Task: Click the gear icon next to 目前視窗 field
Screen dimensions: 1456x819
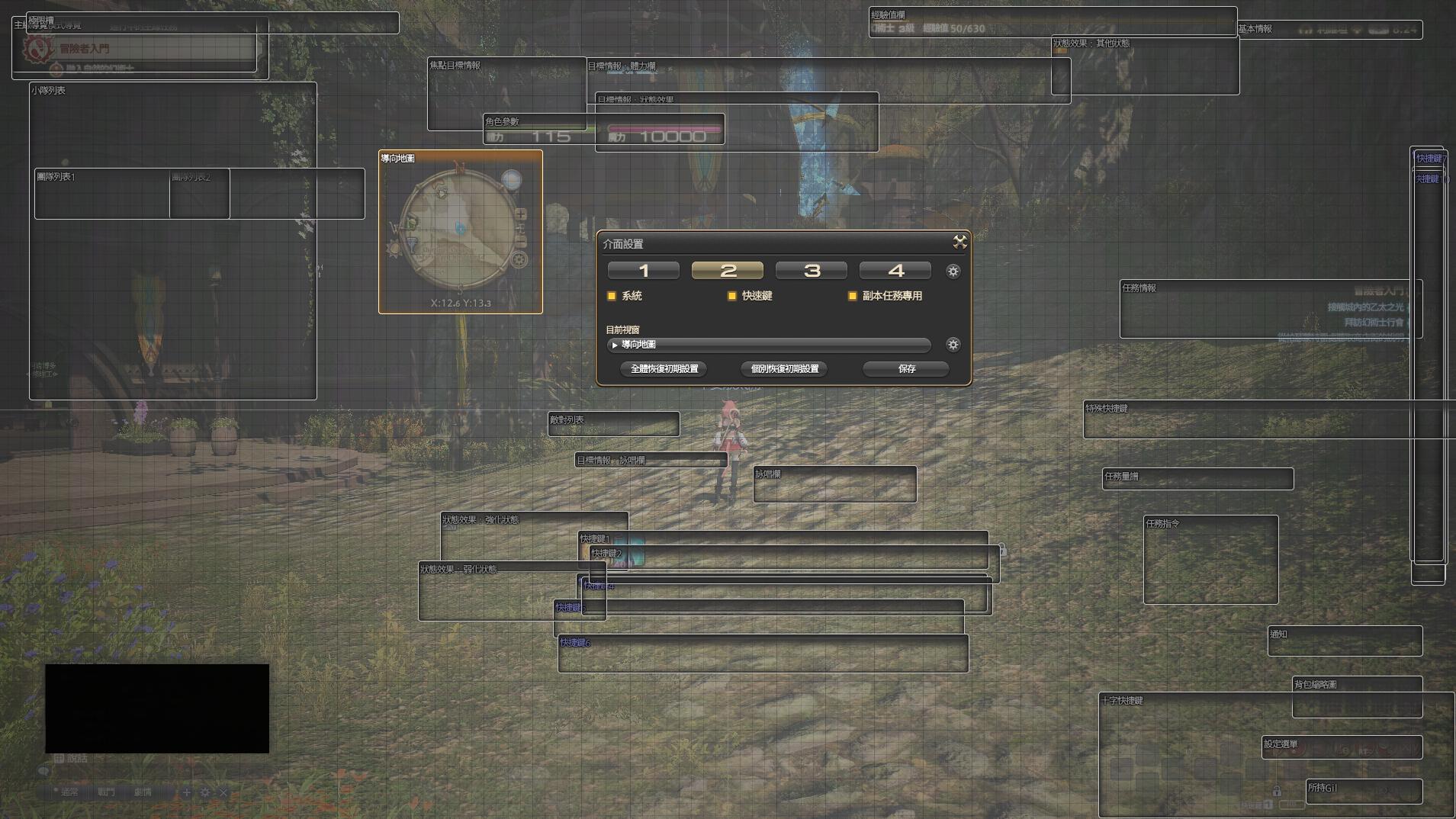Action: 954,345
